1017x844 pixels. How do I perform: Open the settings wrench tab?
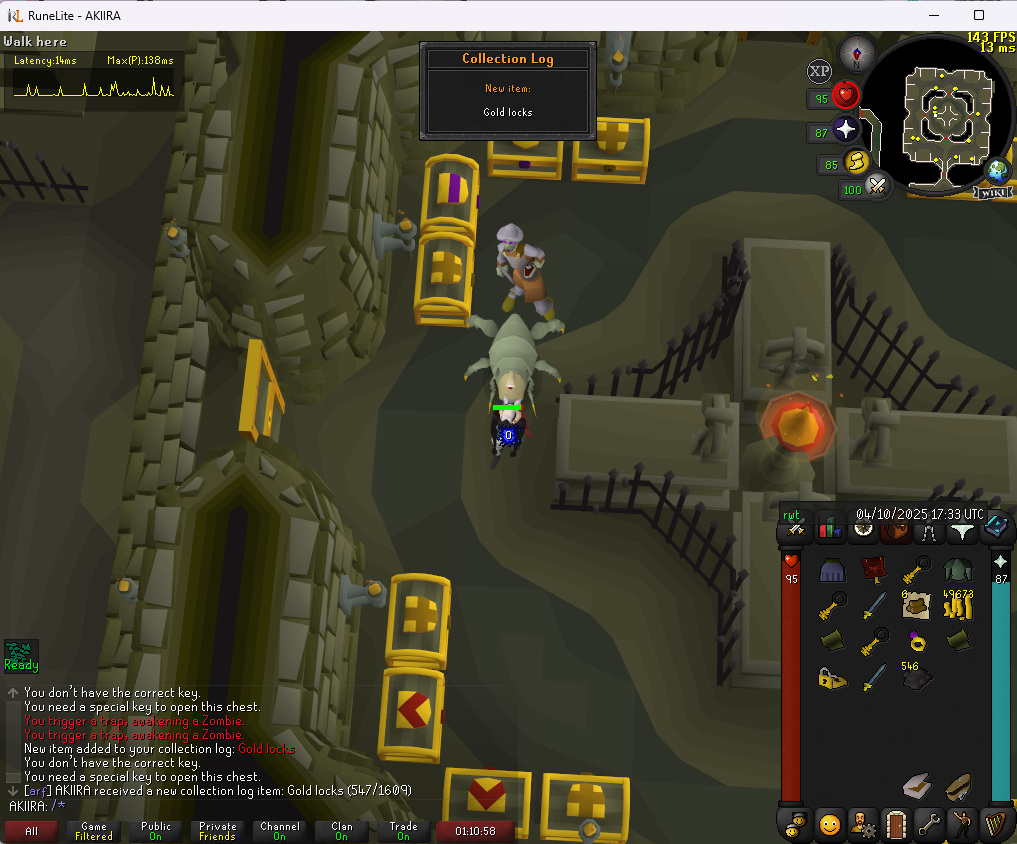(x=930, y=825)
